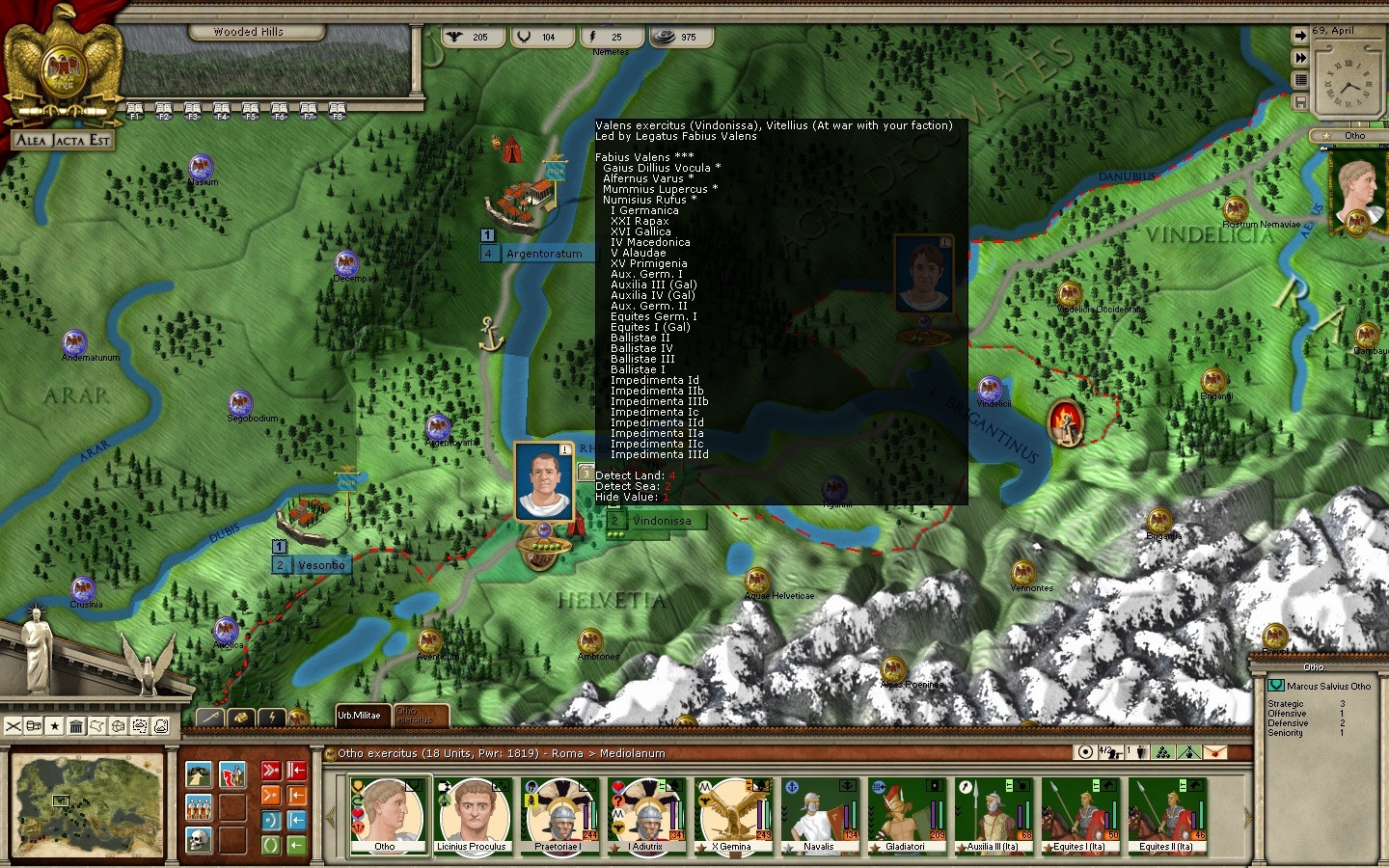Image resolution: width=1389 pixels, height=868 pixels.
Task: Select the Gladiatori unit card
Action: (906, 816)
